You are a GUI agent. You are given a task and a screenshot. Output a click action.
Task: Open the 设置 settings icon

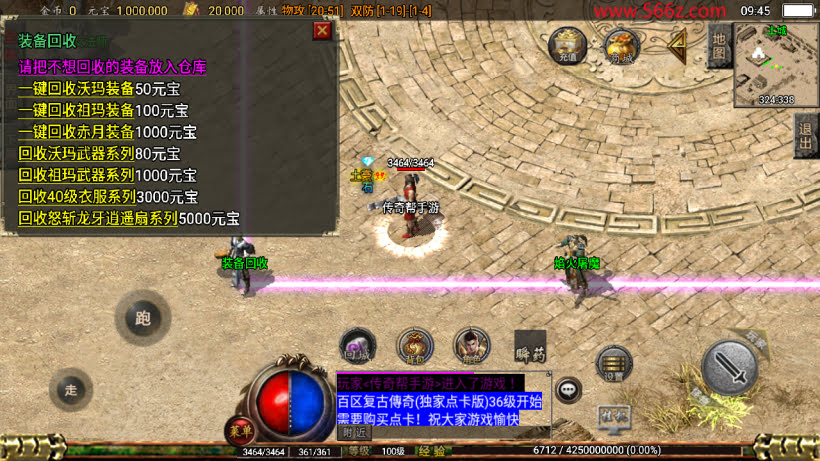click(614, 365)
